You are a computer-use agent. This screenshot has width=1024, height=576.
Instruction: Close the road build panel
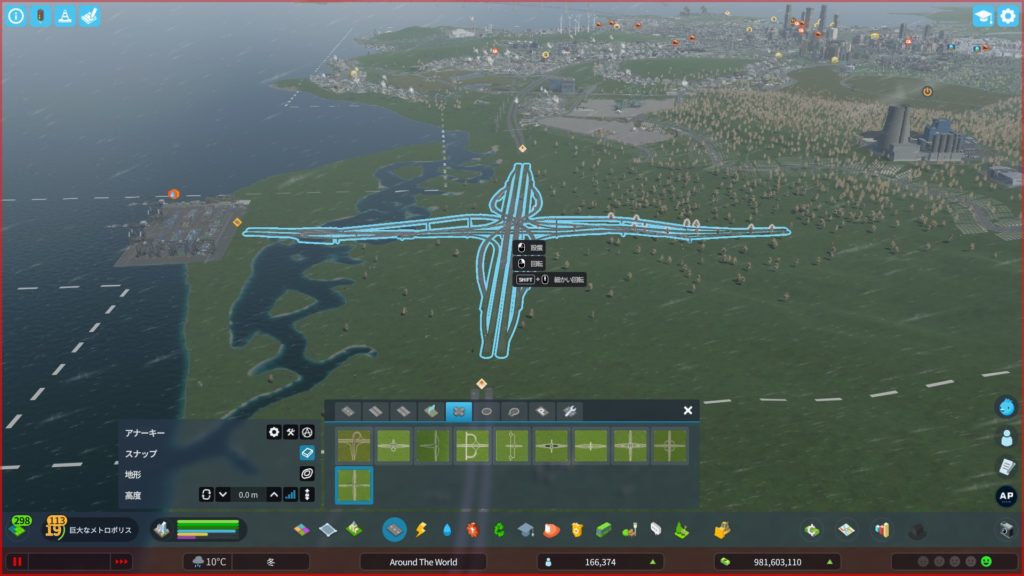pyautogui.click(x=688, y=410)
